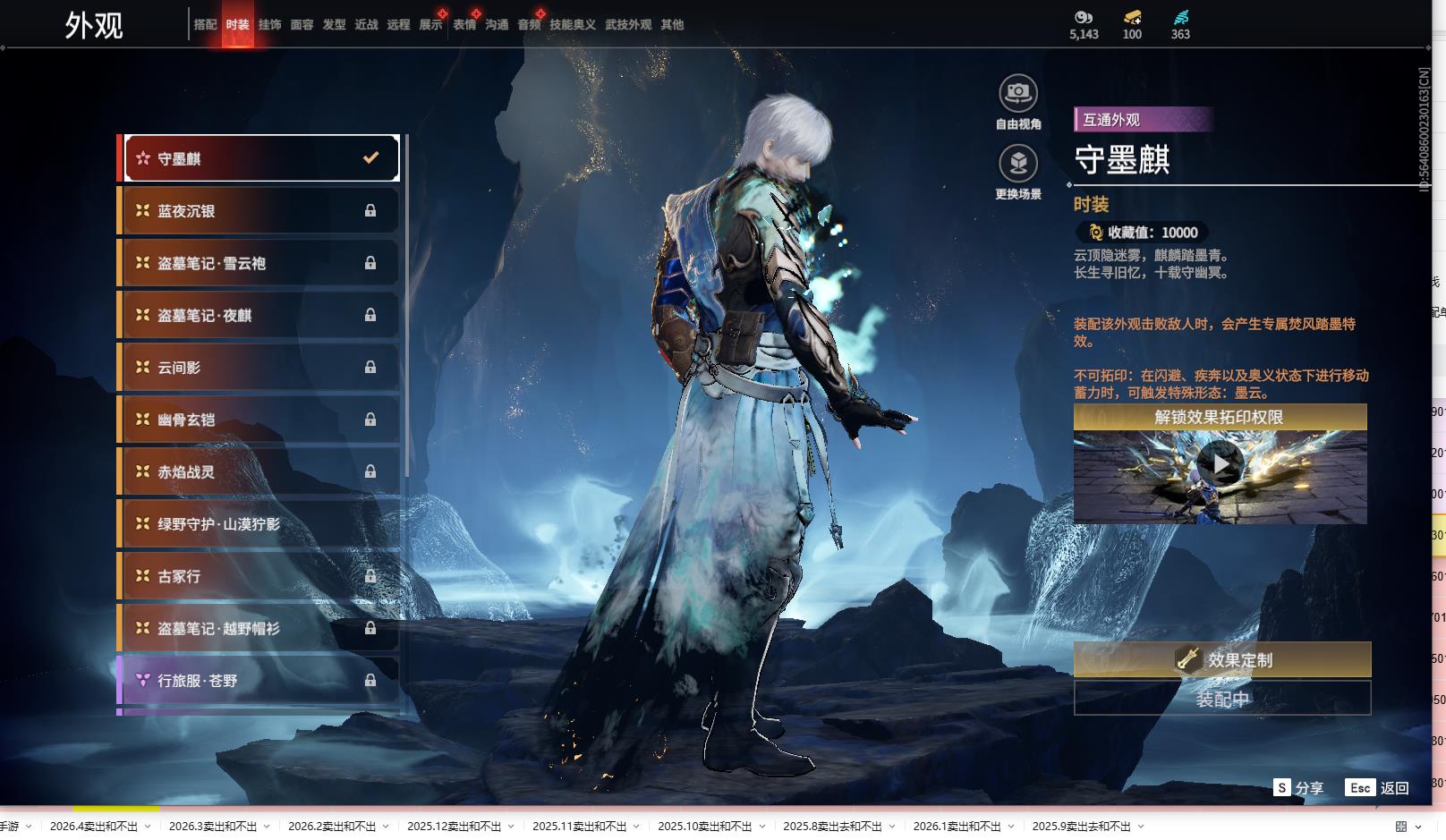Choose the 蓝夜沉银 outfit
Viewport: 1446px width, 840px height.
pos(259,211)
